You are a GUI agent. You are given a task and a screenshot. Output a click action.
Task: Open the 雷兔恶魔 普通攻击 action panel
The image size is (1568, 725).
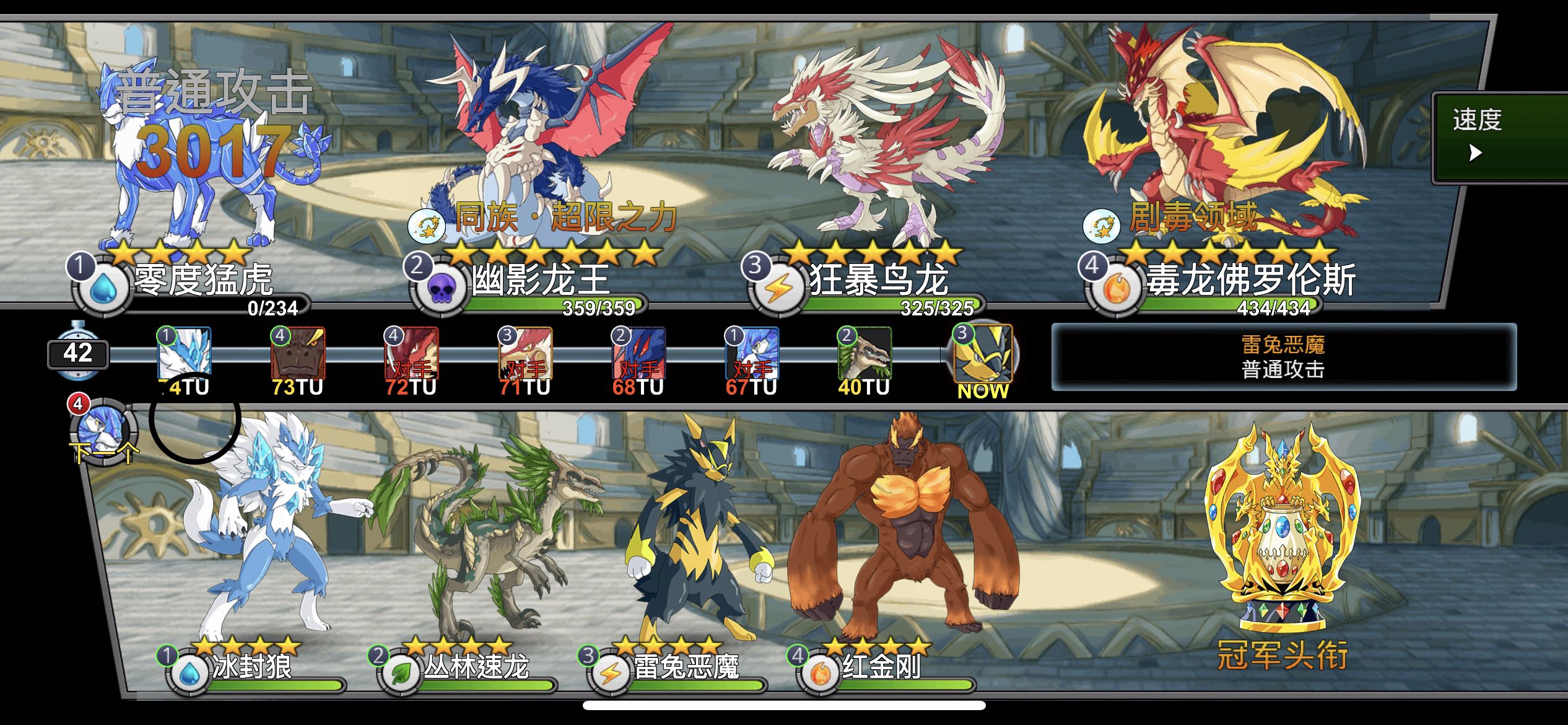pyautogui.click(x=1283, y=358)
